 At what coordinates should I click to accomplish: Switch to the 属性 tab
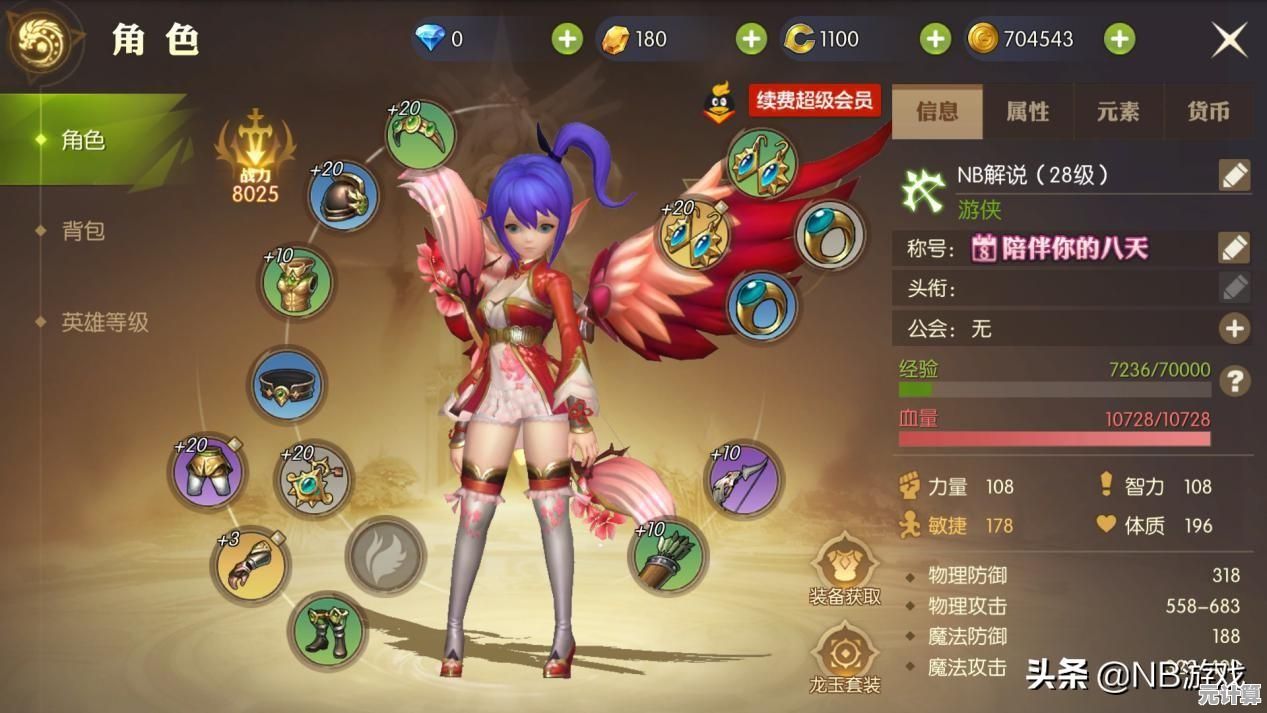1027,112
